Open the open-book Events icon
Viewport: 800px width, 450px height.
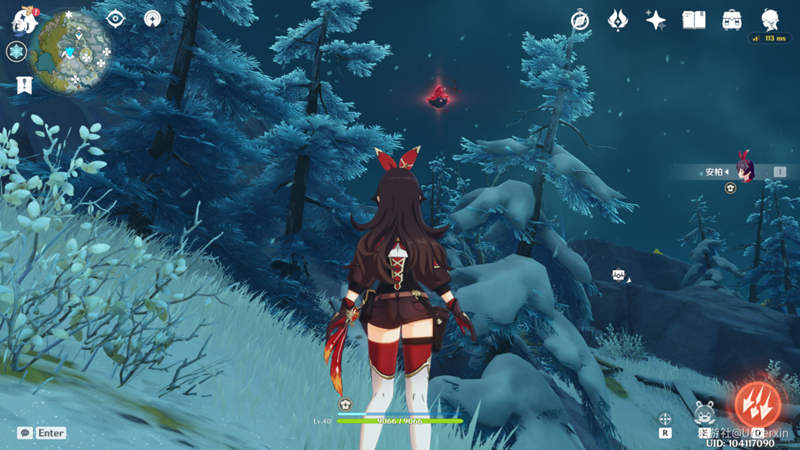click(x=694, y=20)
